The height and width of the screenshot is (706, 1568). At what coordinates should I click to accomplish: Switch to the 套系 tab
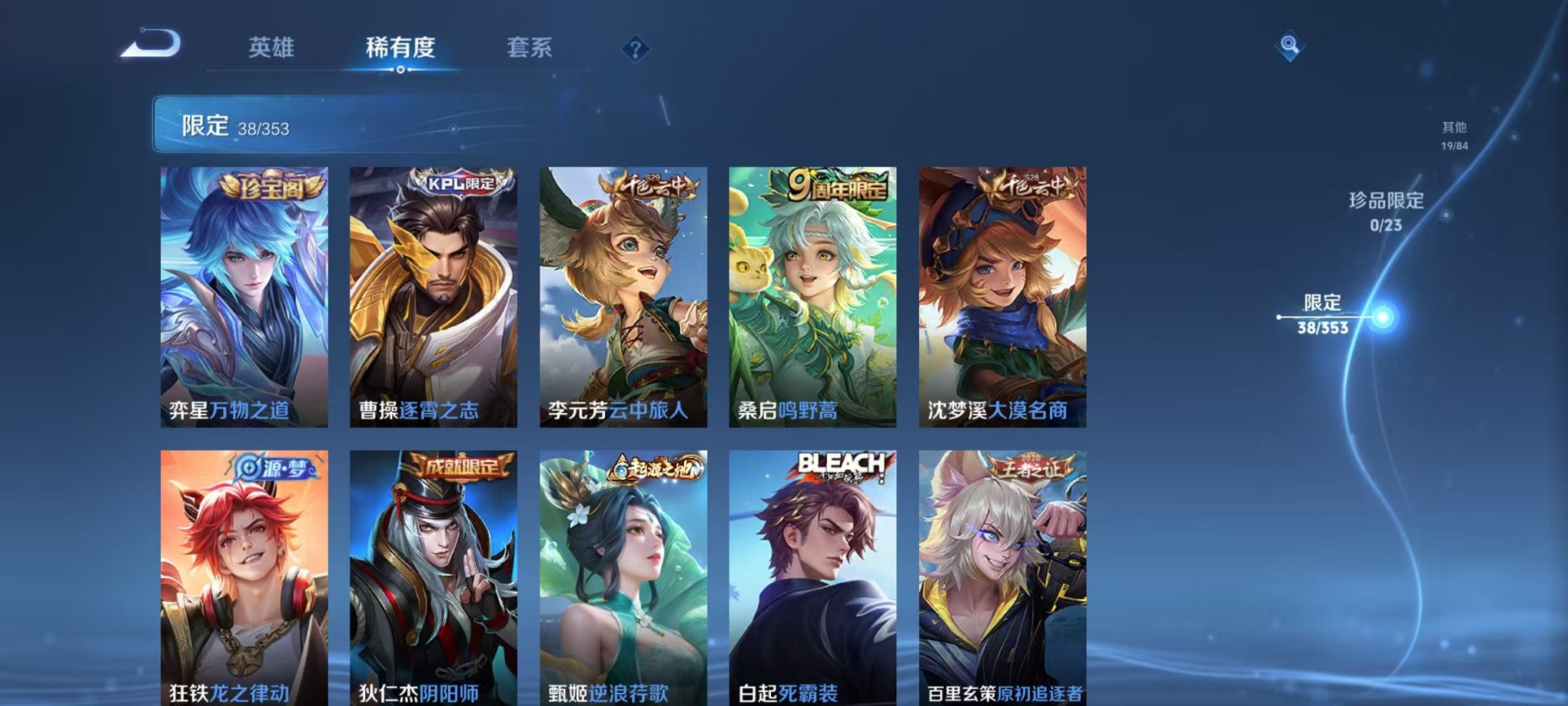[530, 48]
